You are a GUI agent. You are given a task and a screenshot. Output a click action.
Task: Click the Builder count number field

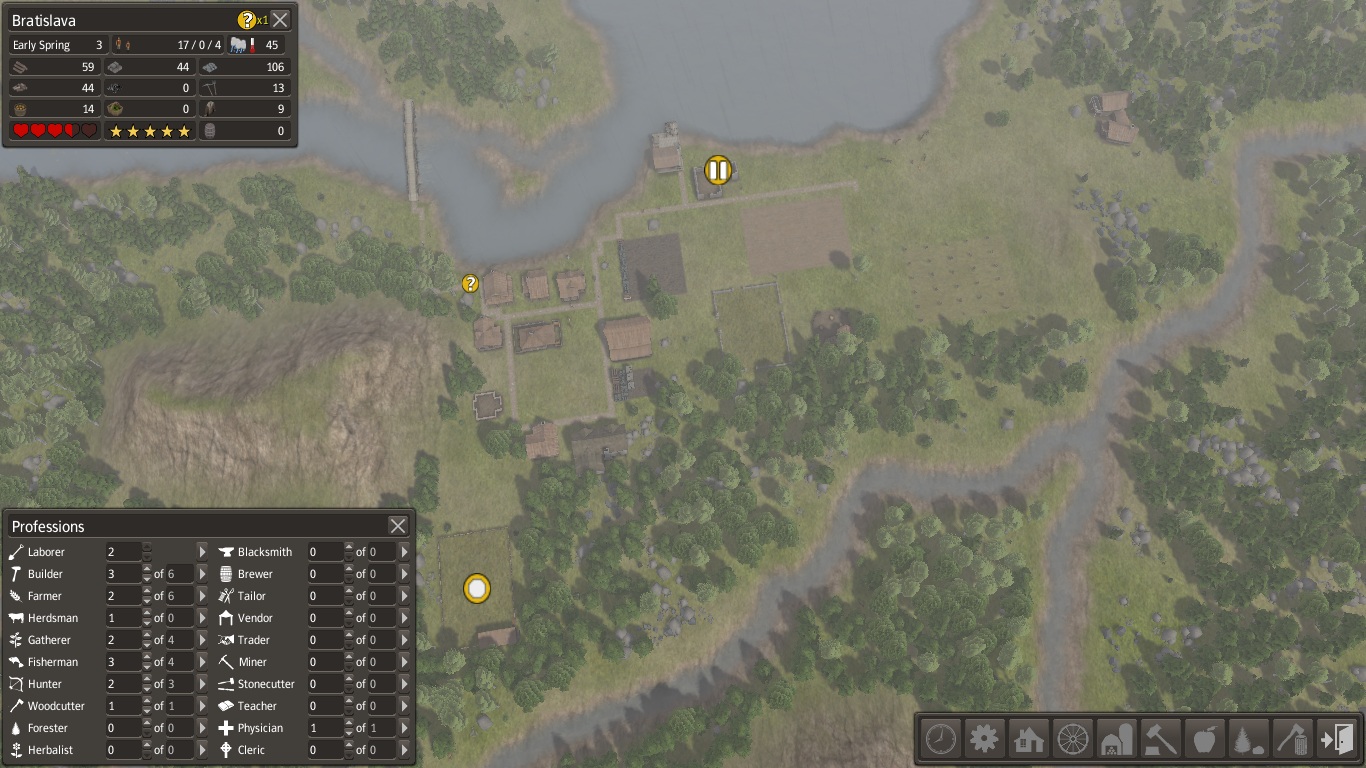[x=124, y=574]
